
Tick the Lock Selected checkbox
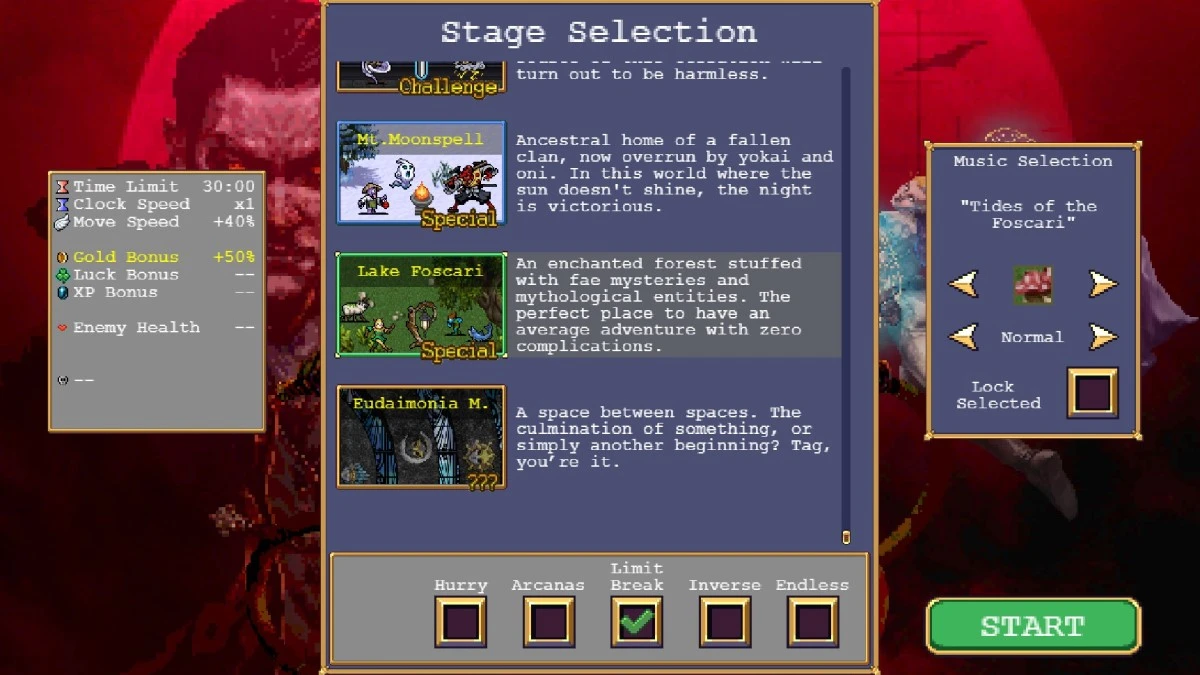pos(1091,392)
